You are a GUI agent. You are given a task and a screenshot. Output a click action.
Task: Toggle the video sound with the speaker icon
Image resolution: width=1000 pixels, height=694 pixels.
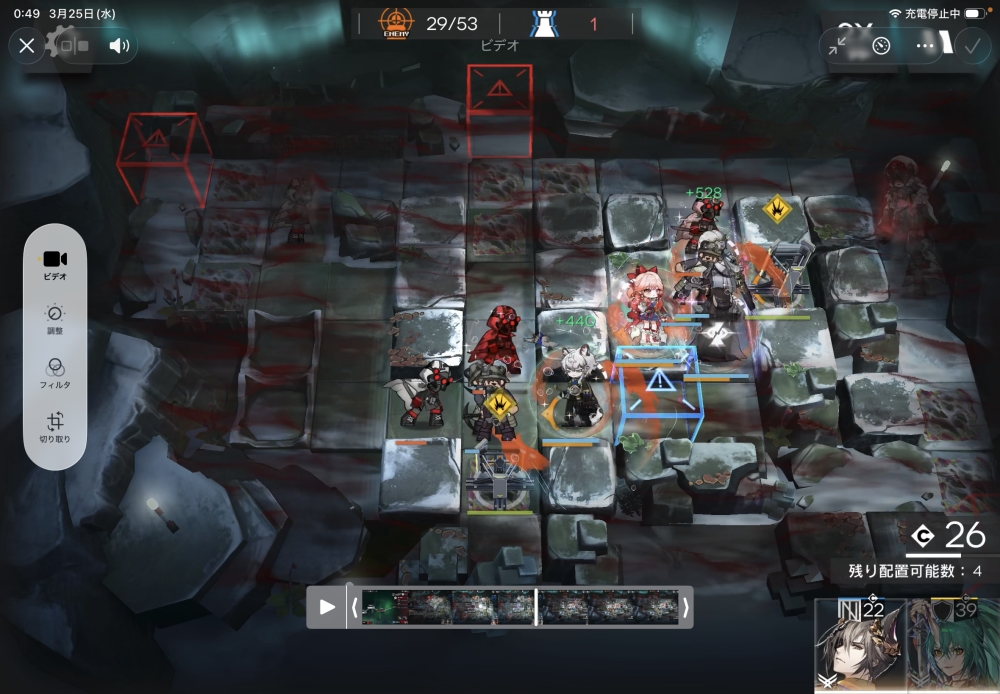click(120, 45)
